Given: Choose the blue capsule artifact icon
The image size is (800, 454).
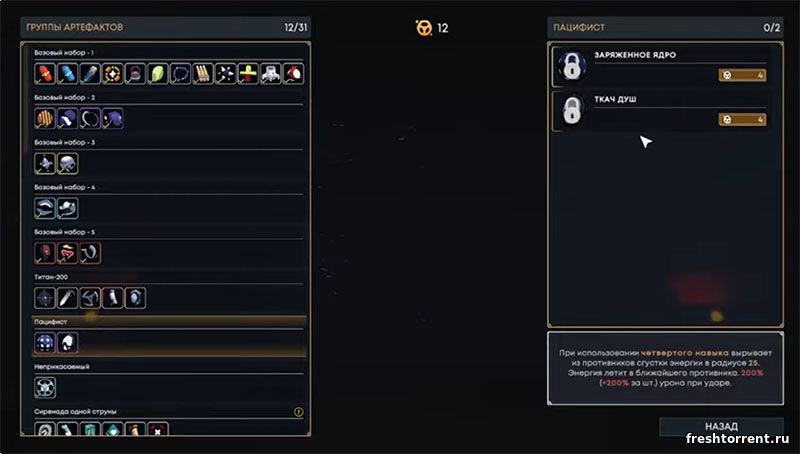Looking at the screenshot, I should pyautogui.click(x=67, y=73).
